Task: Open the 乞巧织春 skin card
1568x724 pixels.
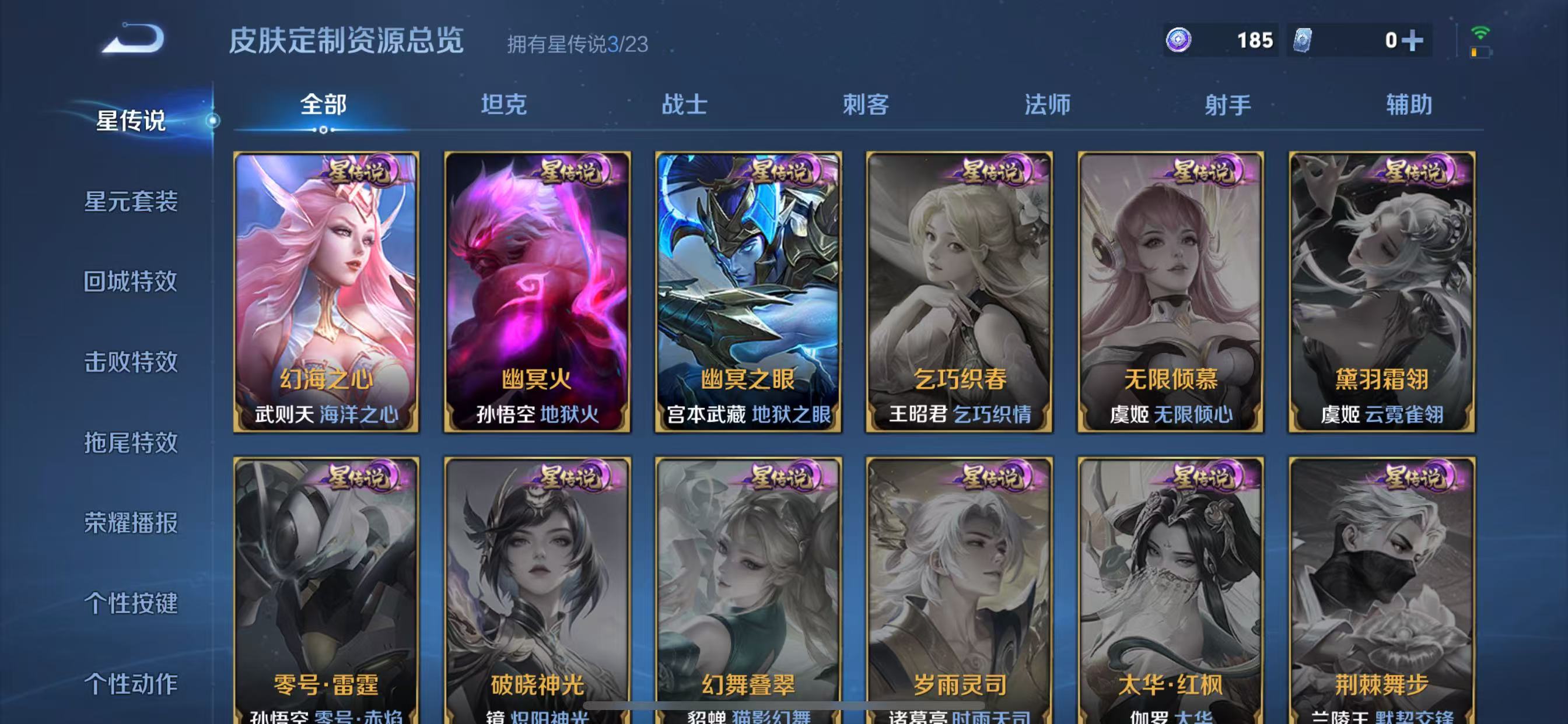Action: [960, 292]
